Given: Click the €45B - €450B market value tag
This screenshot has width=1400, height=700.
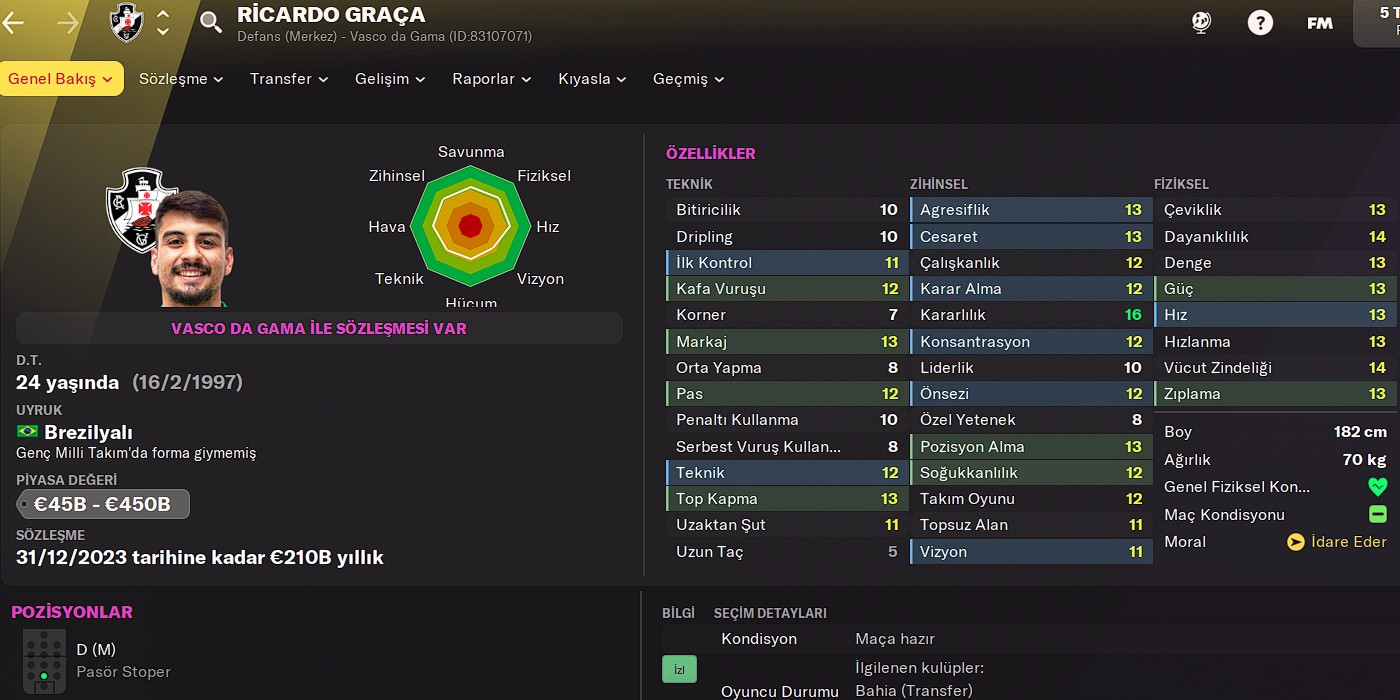Looking at the screenshot, I should coord(103,504).
